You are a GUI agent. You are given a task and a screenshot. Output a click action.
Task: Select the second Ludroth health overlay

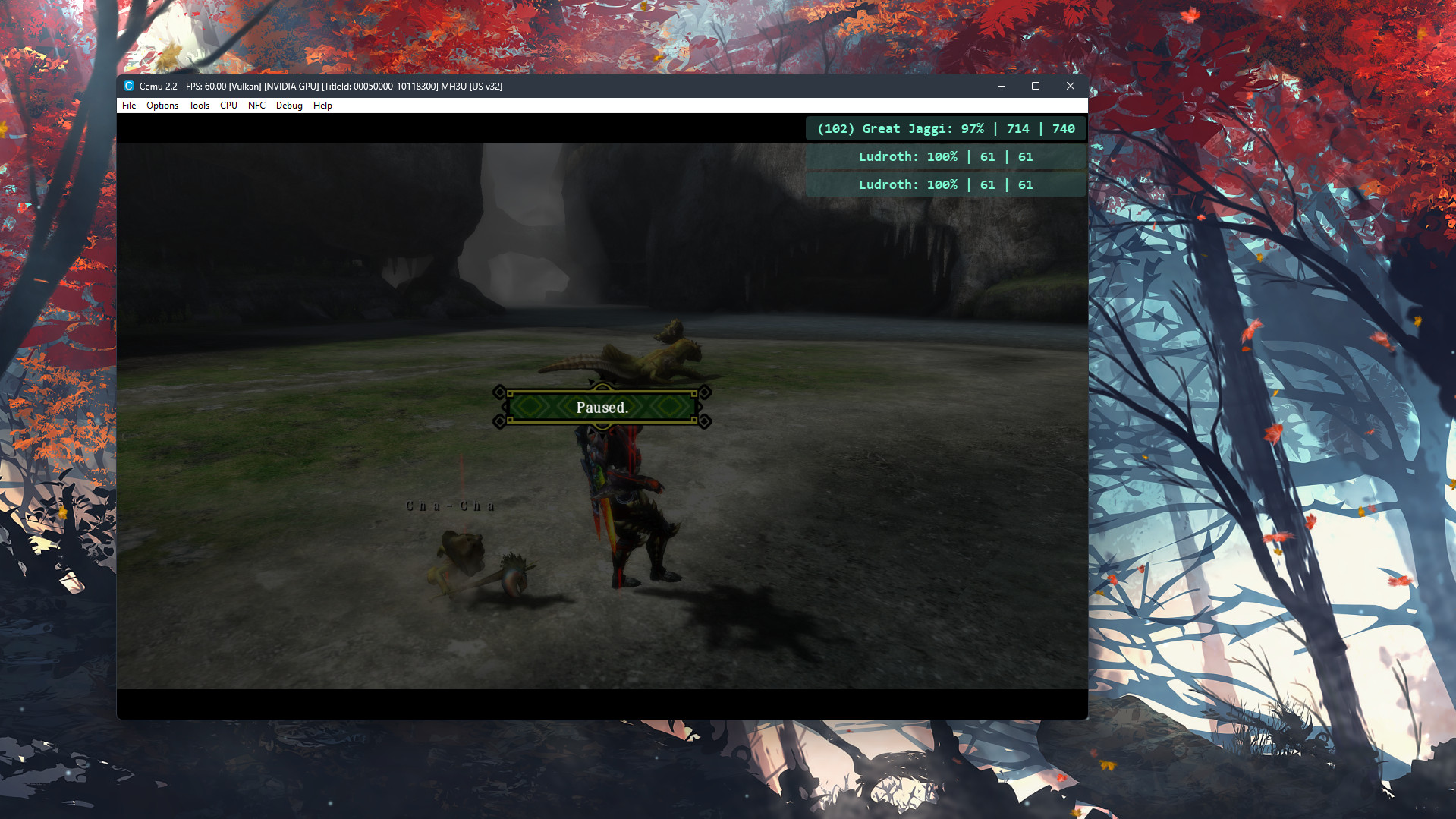point(945,184)
